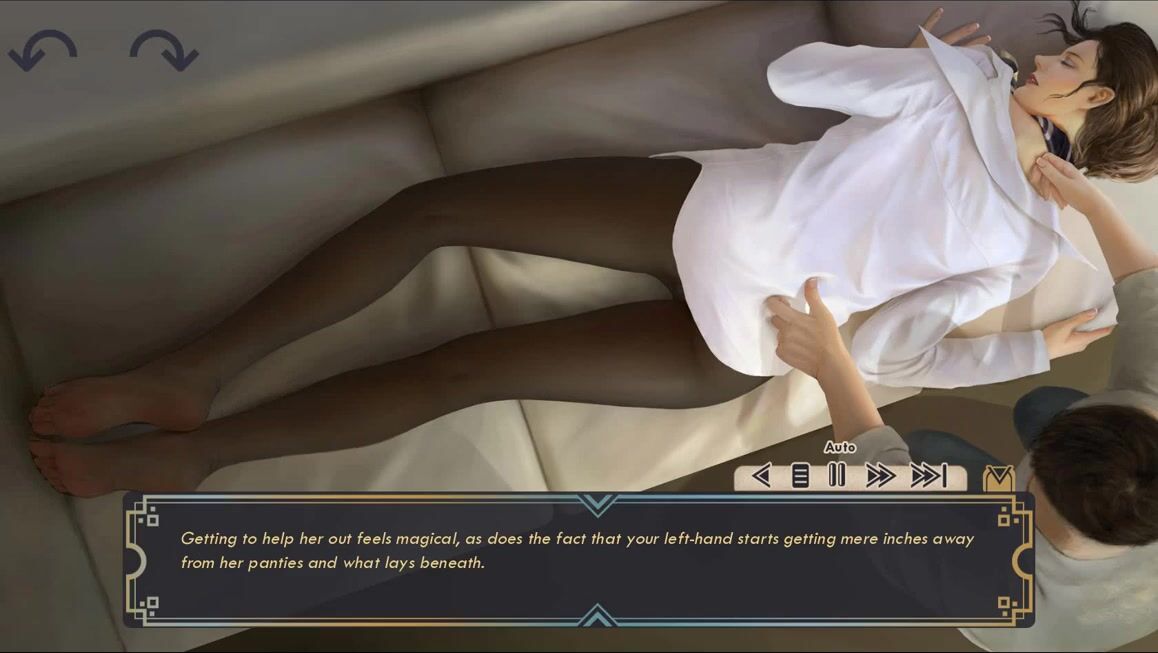Click the gold tab with the down arrow

[998, 479]
